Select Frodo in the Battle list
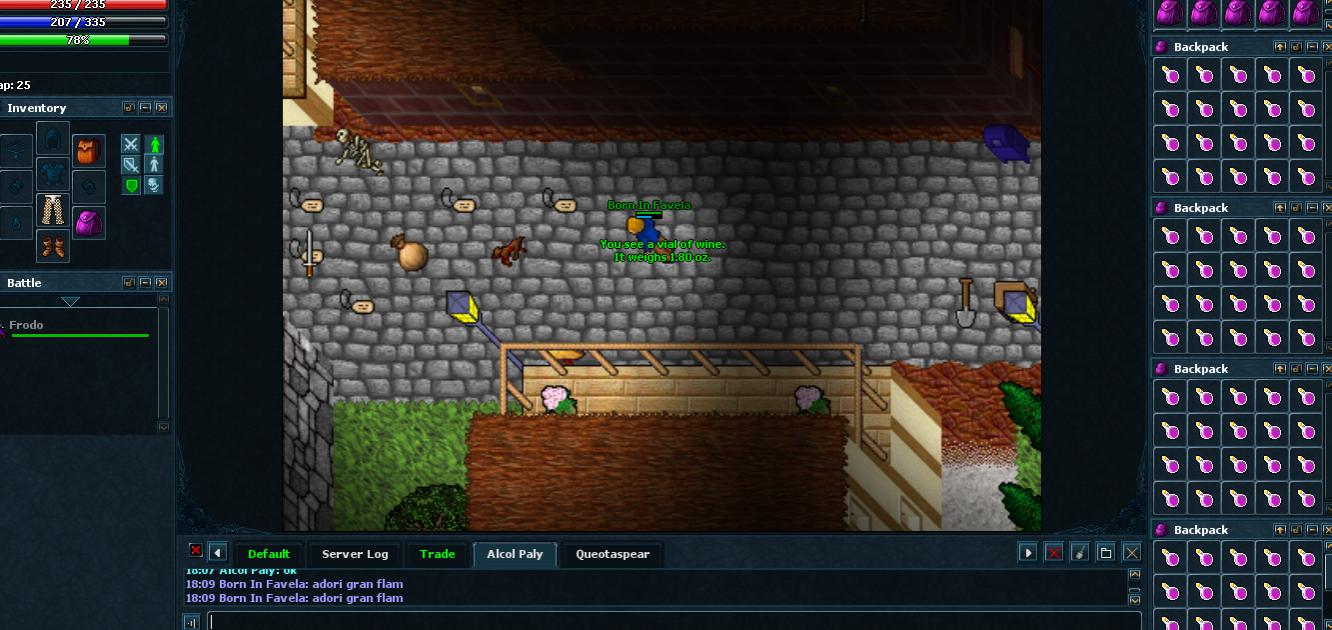Screen dimensions: 1332x630 27,325
